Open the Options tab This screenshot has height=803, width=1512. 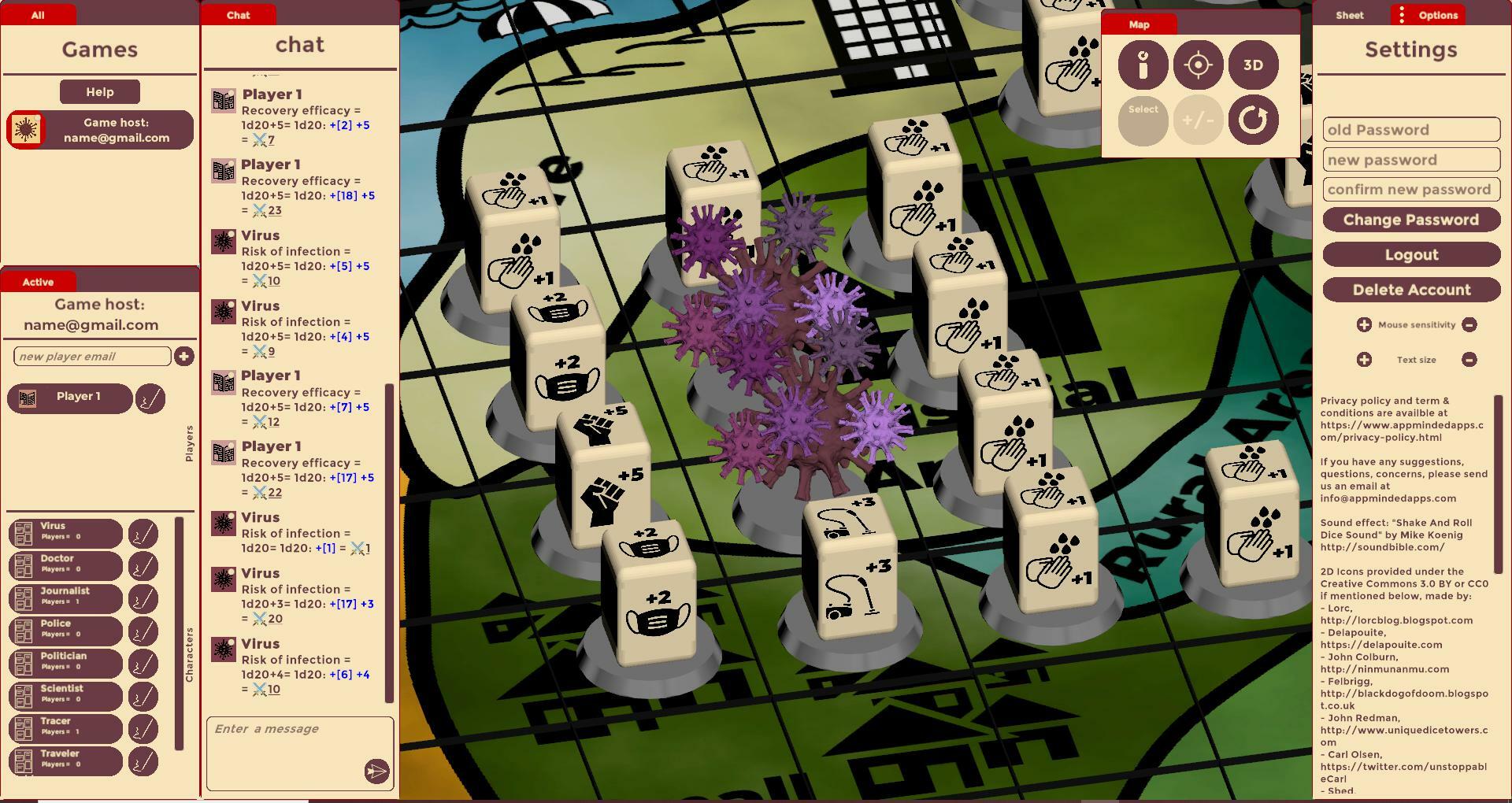pos(1439,14)
